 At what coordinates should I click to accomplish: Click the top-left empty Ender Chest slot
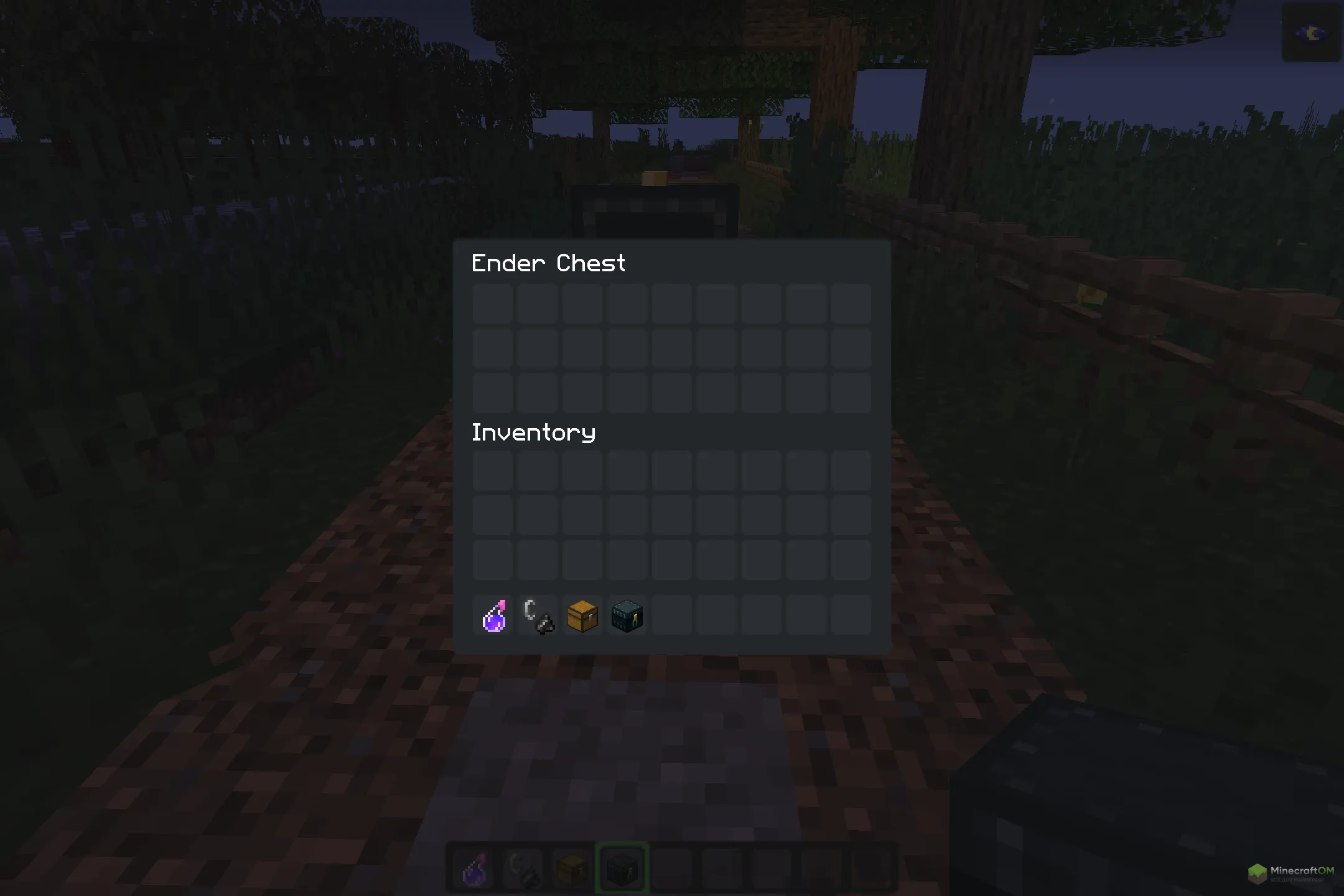tap(493, 303)
